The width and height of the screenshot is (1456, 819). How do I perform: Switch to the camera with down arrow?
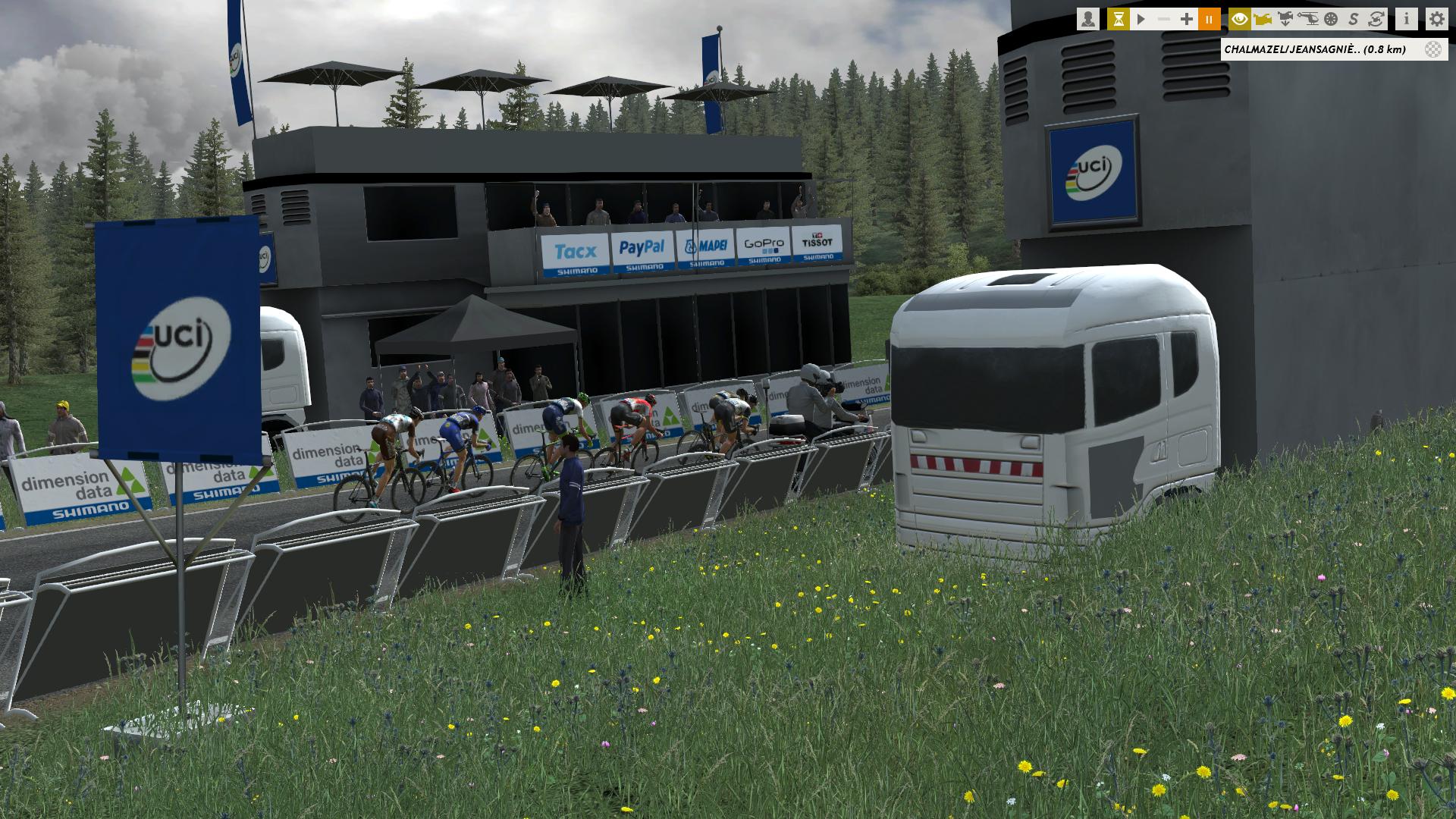1285,20
